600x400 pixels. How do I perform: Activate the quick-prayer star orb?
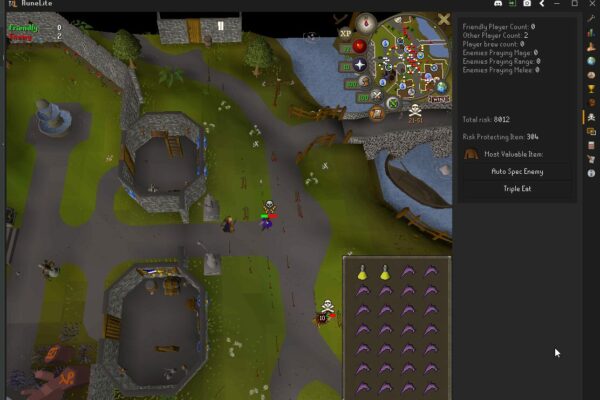tap(359, 66)
